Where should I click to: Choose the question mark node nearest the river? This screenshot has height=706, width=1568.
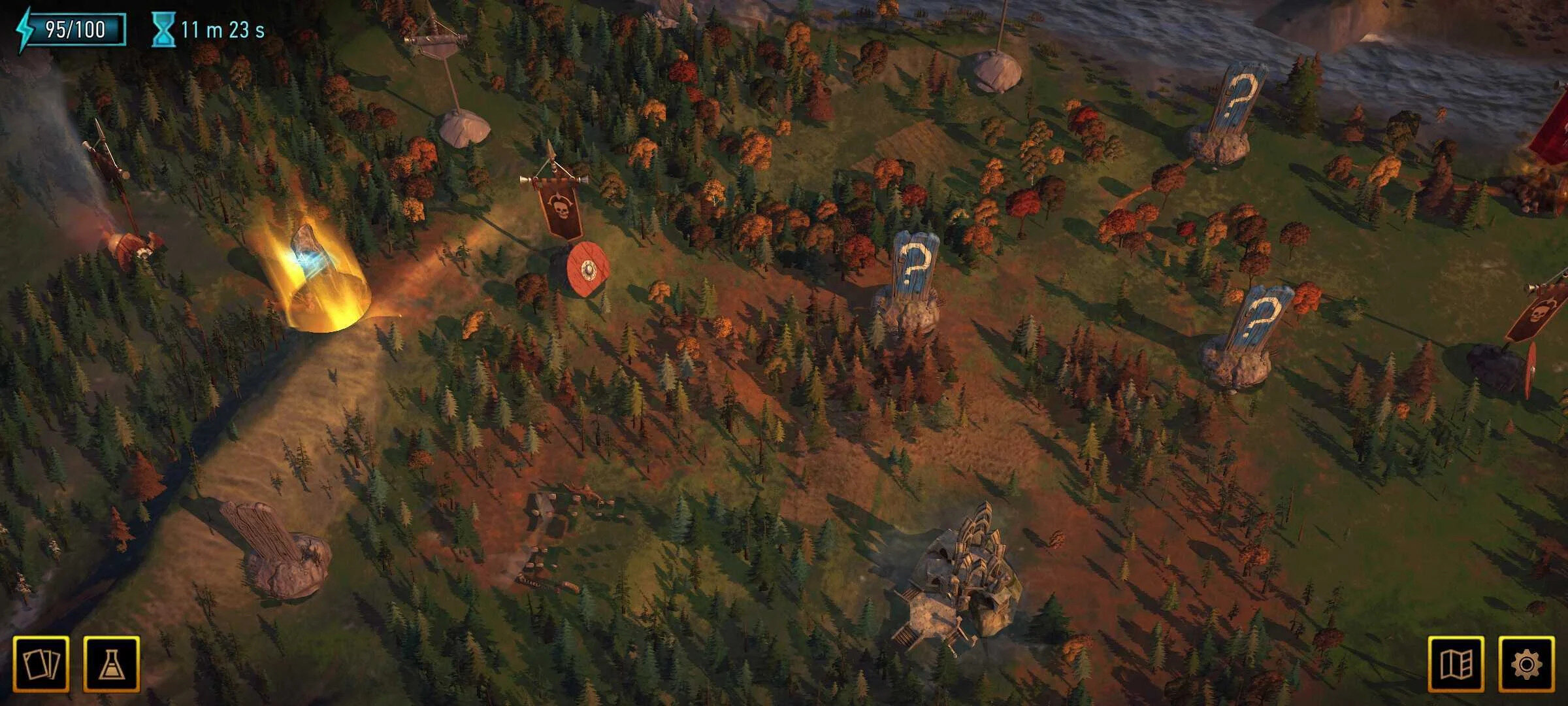[1239, 98]
